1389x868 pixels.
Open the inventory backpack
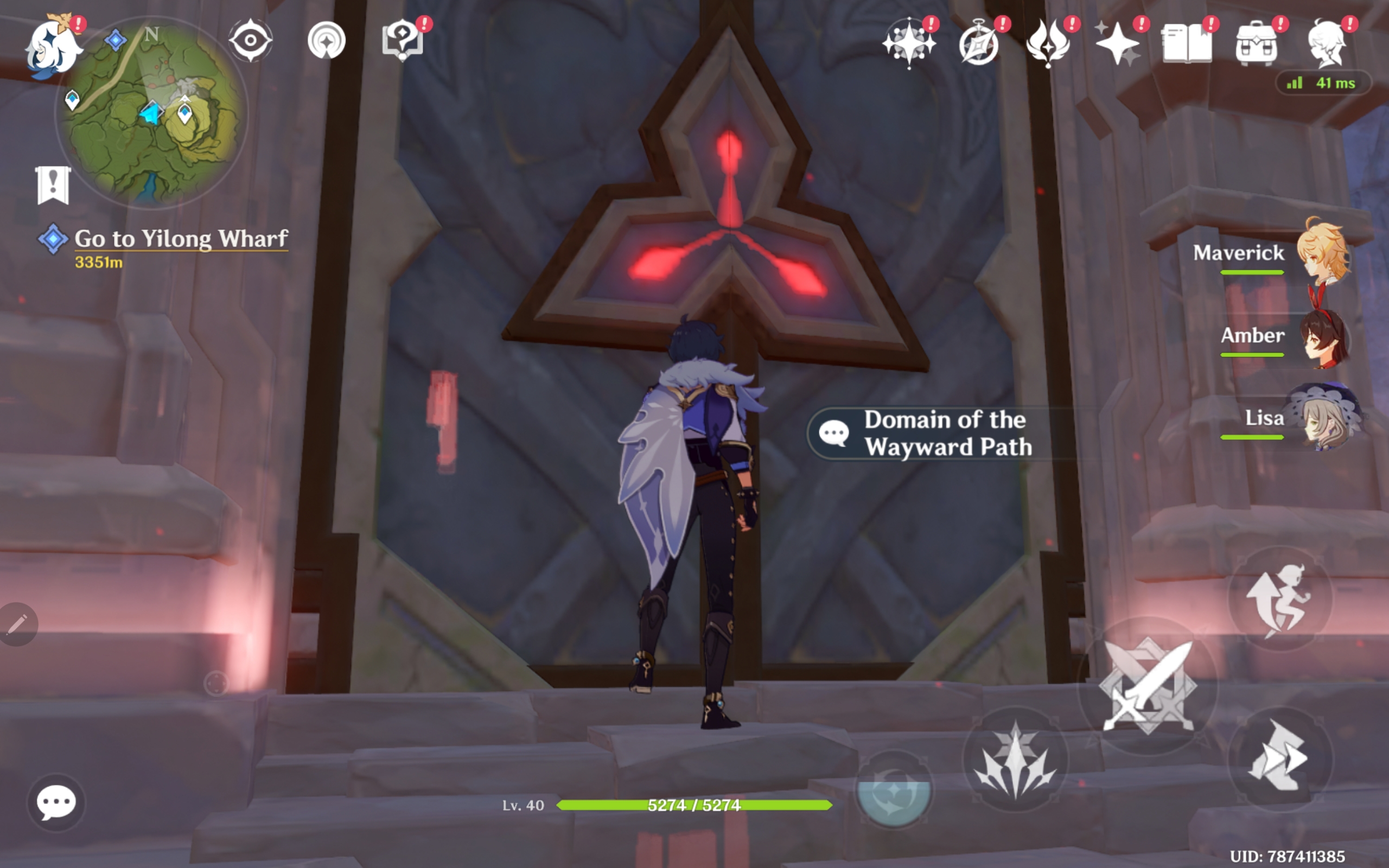coord(1256,43)
